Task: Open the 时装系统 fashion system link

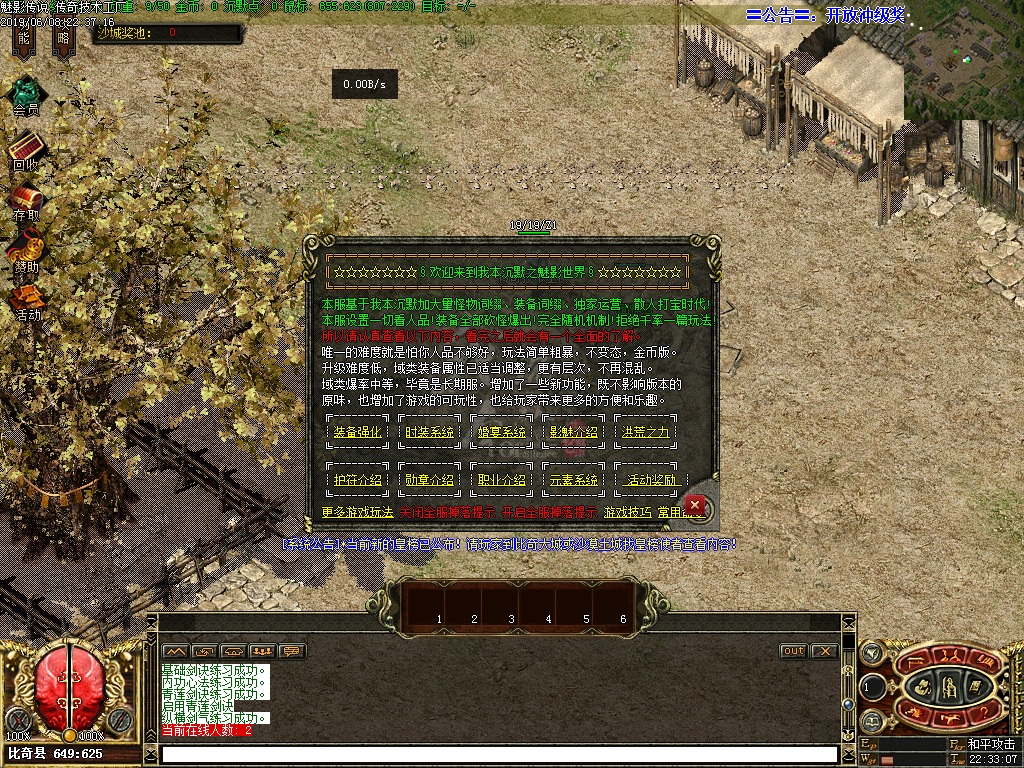Action: click(x=429, y=432)
